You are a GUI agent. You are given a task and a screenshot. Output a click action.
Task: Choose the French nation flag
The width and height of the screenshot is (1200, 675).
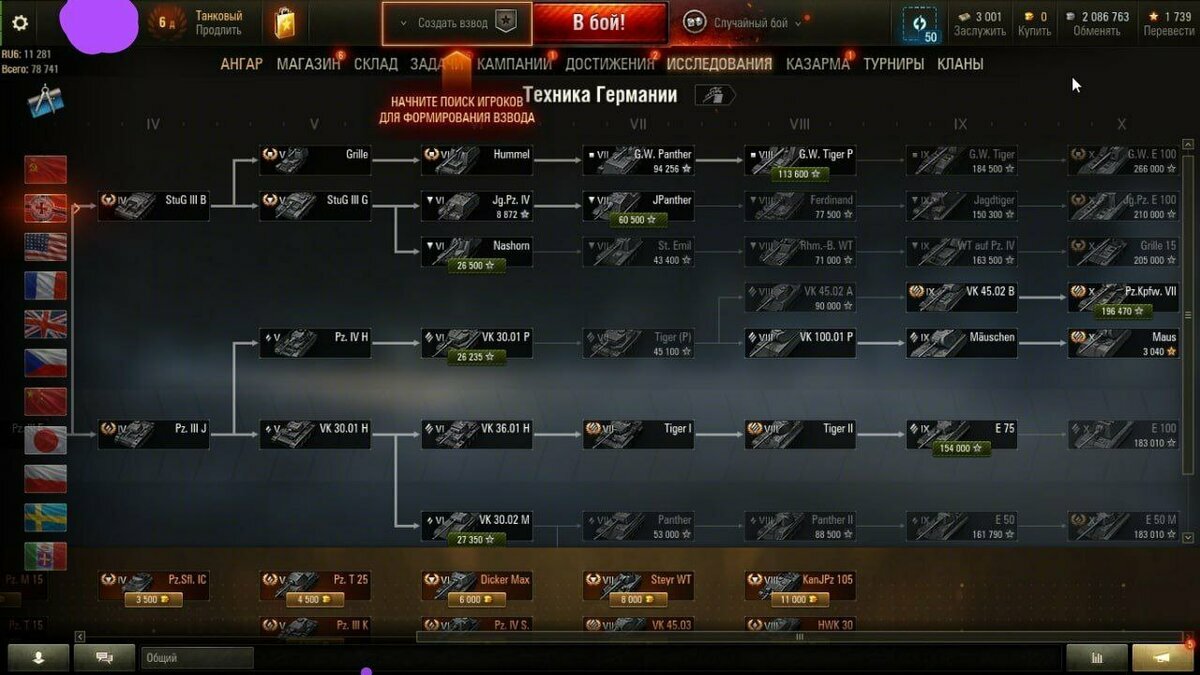pos(46,286)
